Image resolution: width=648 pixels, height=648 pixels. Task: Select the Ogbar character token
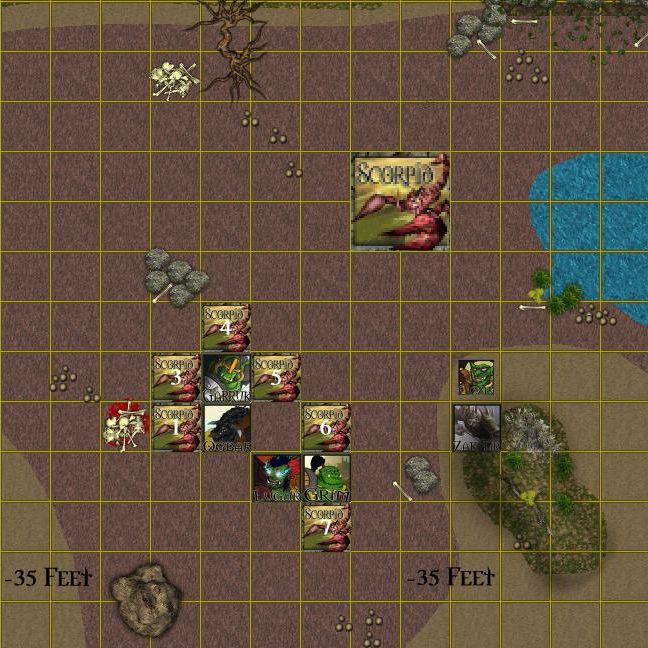point(226,427)
